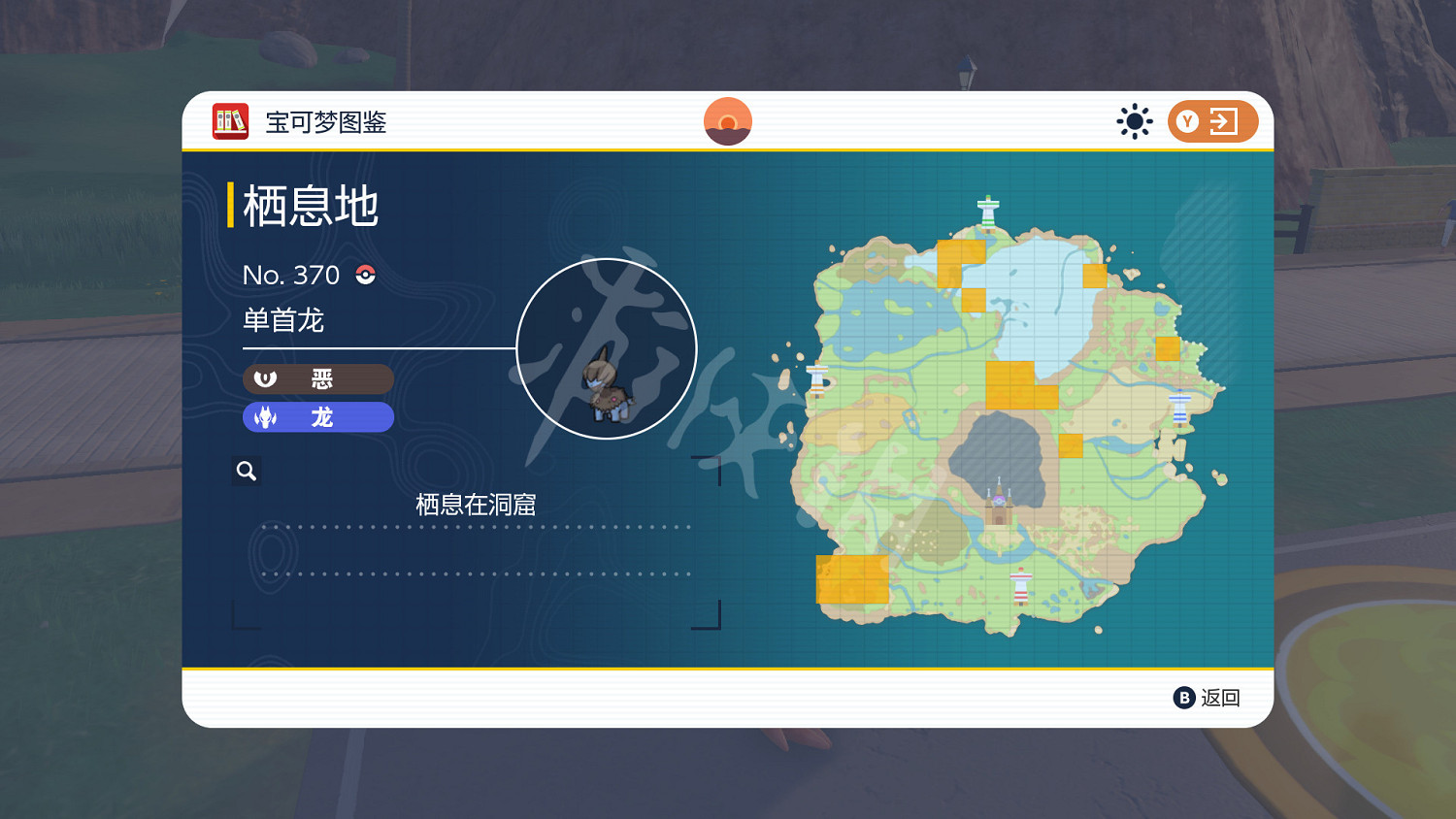Open the magnifier search tool
1456x819 pixels.
[x=247, y=470]
